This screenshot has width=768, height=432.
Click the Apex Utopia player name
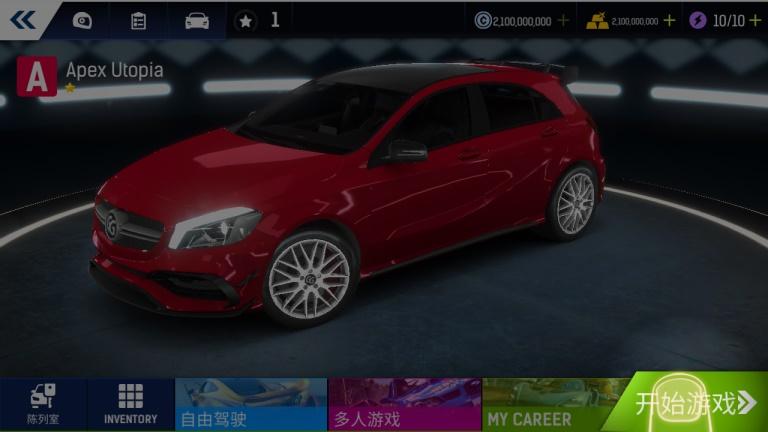[114, 71]
